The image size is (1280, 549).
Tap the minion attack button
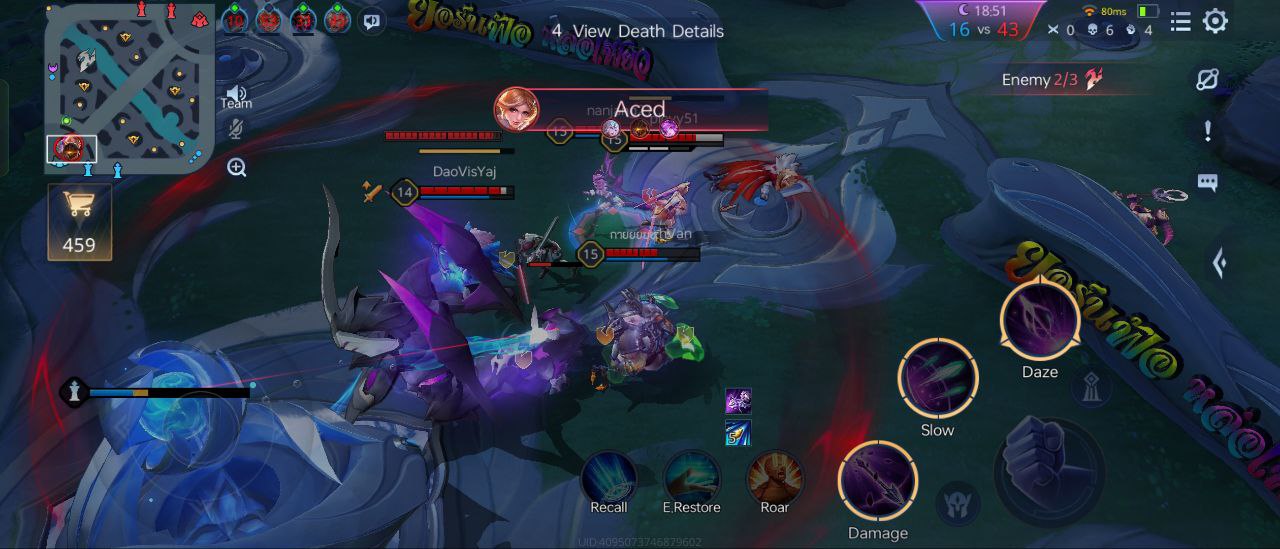tap(957, 502)
